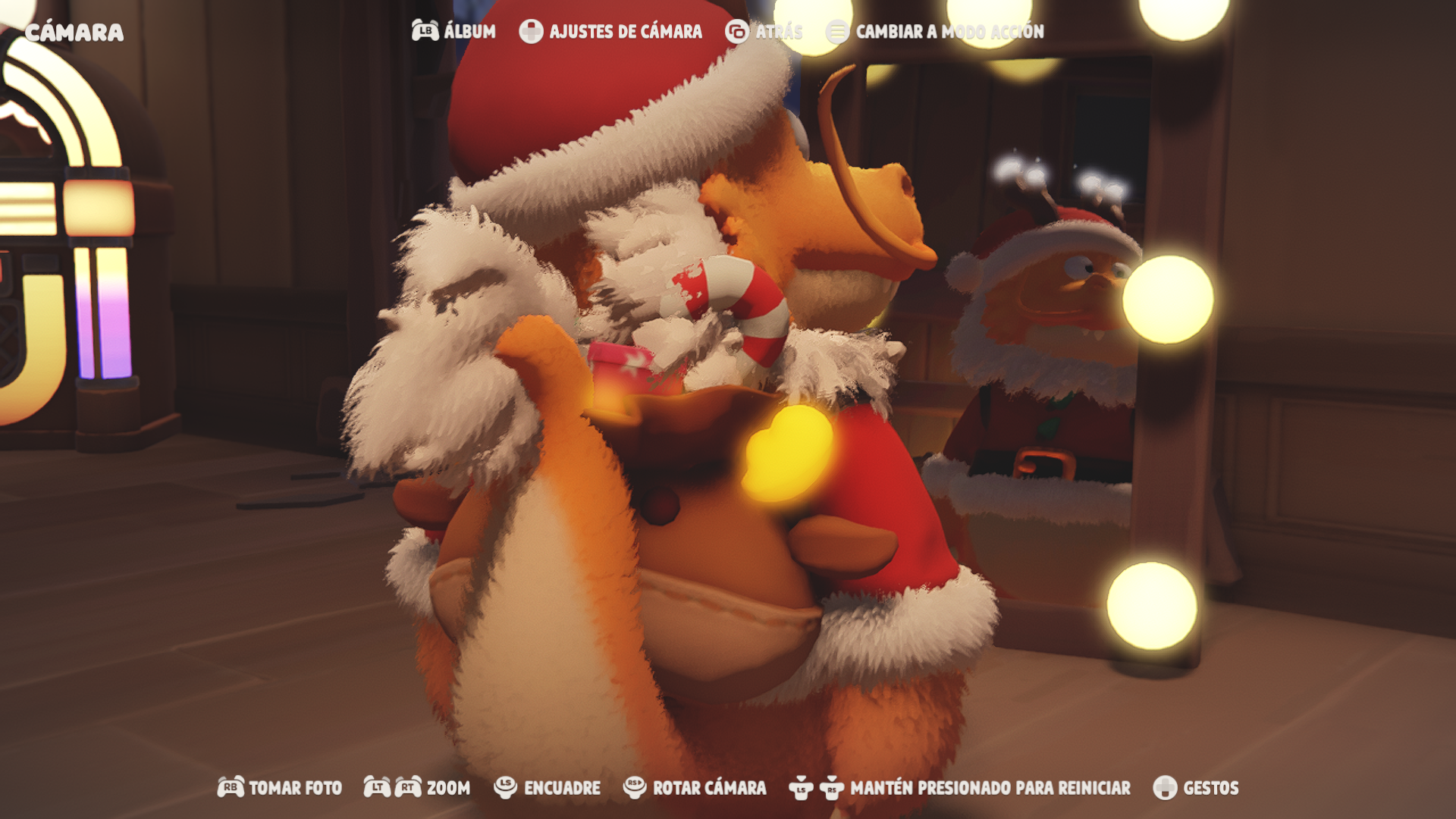Go back with the Atrás option
The height and width of the screenshot is (819, 1456).
764,31
